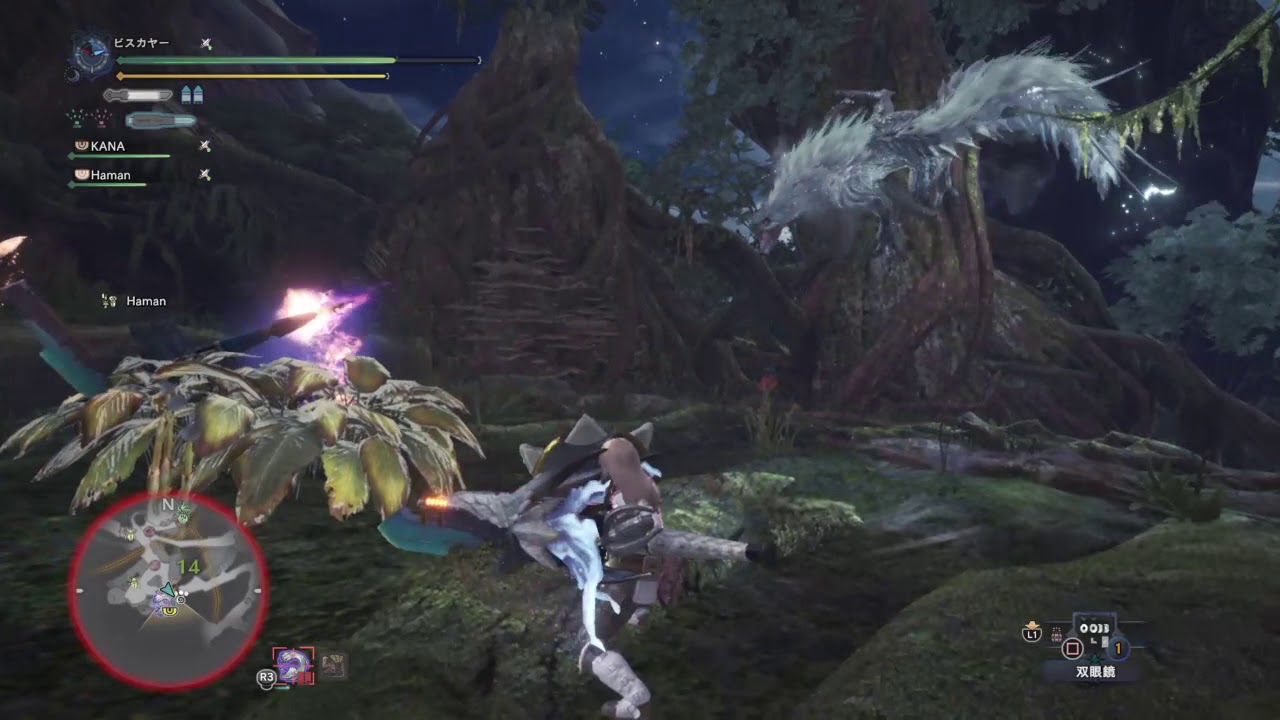The height and width of the screenshot is (720, 1280).
Task: Click the quest clock beside the player name
Action: pos(90,53)
